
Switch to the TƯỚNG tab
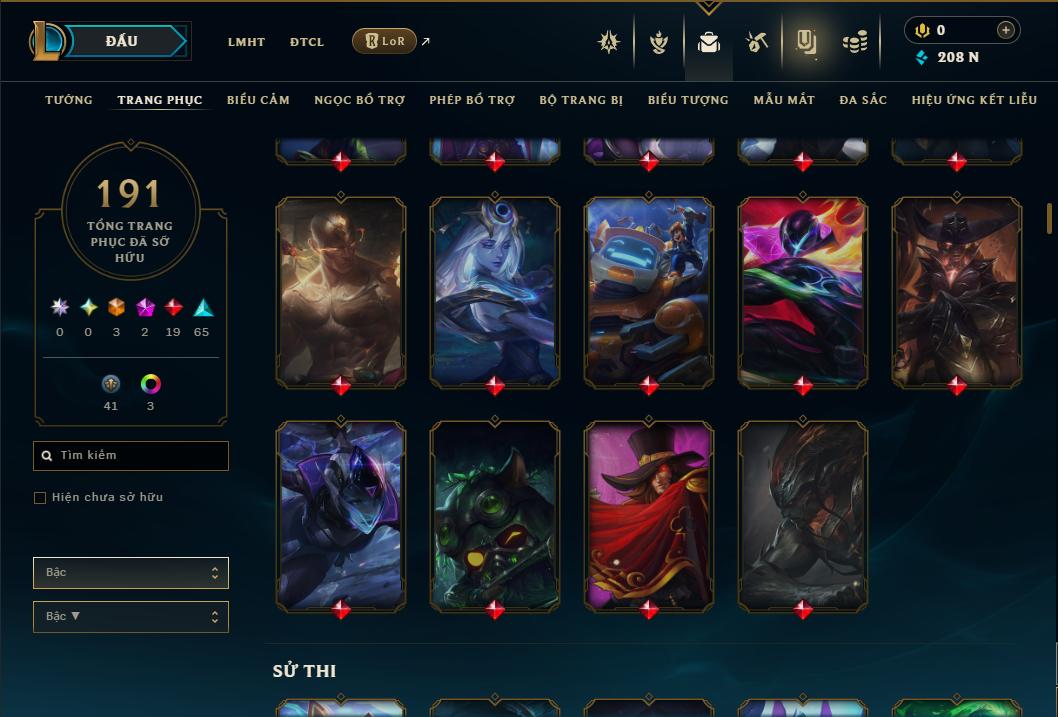click(69, 100)
